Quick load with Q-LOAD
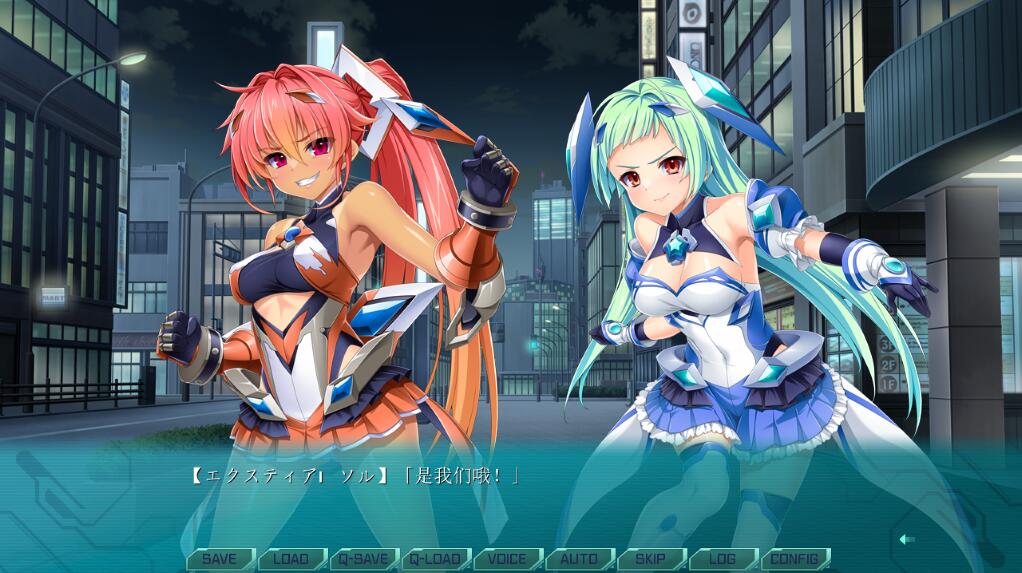 click(436, 559)
